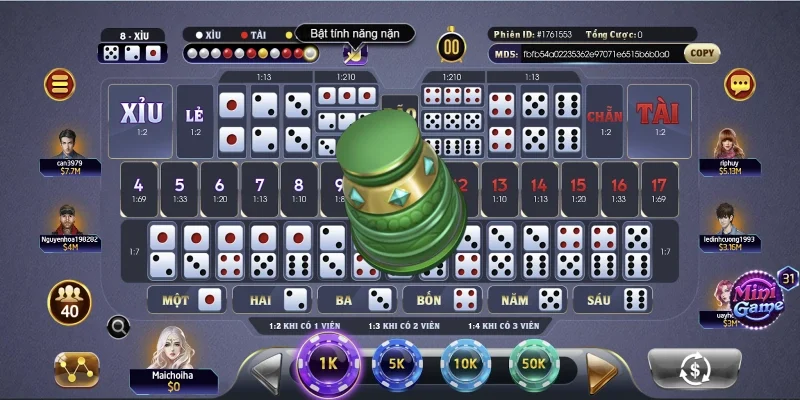Show the player count list
800x400 pixels.
pos(68,302)
